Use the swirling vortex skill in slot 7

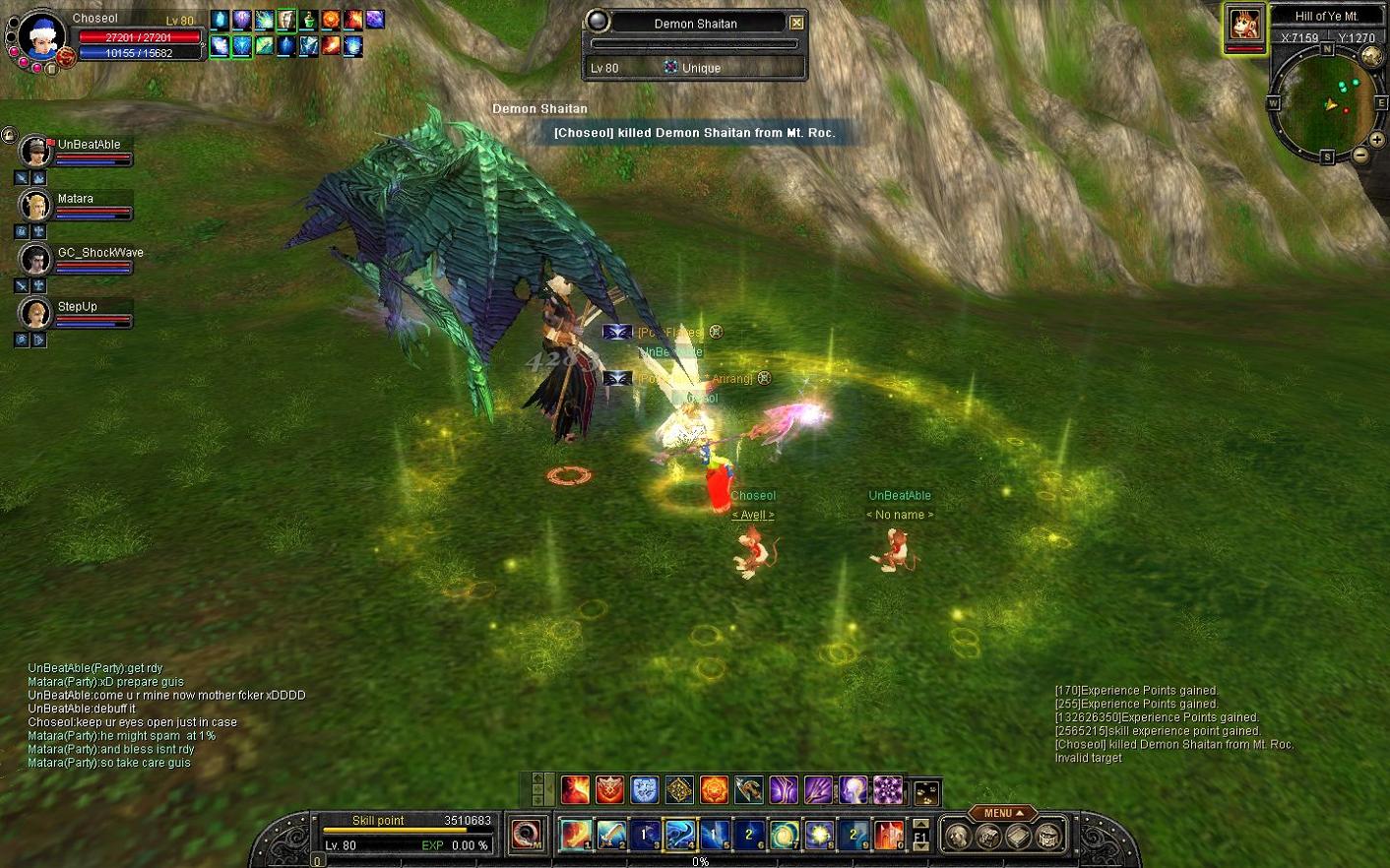[x=785, y=835]
